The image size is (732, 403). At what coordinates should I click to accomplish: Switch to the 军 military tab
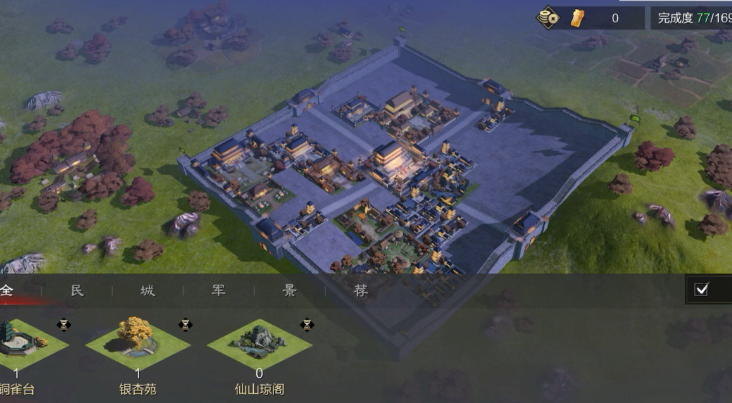pyautogui.click(x=218, y=291)
